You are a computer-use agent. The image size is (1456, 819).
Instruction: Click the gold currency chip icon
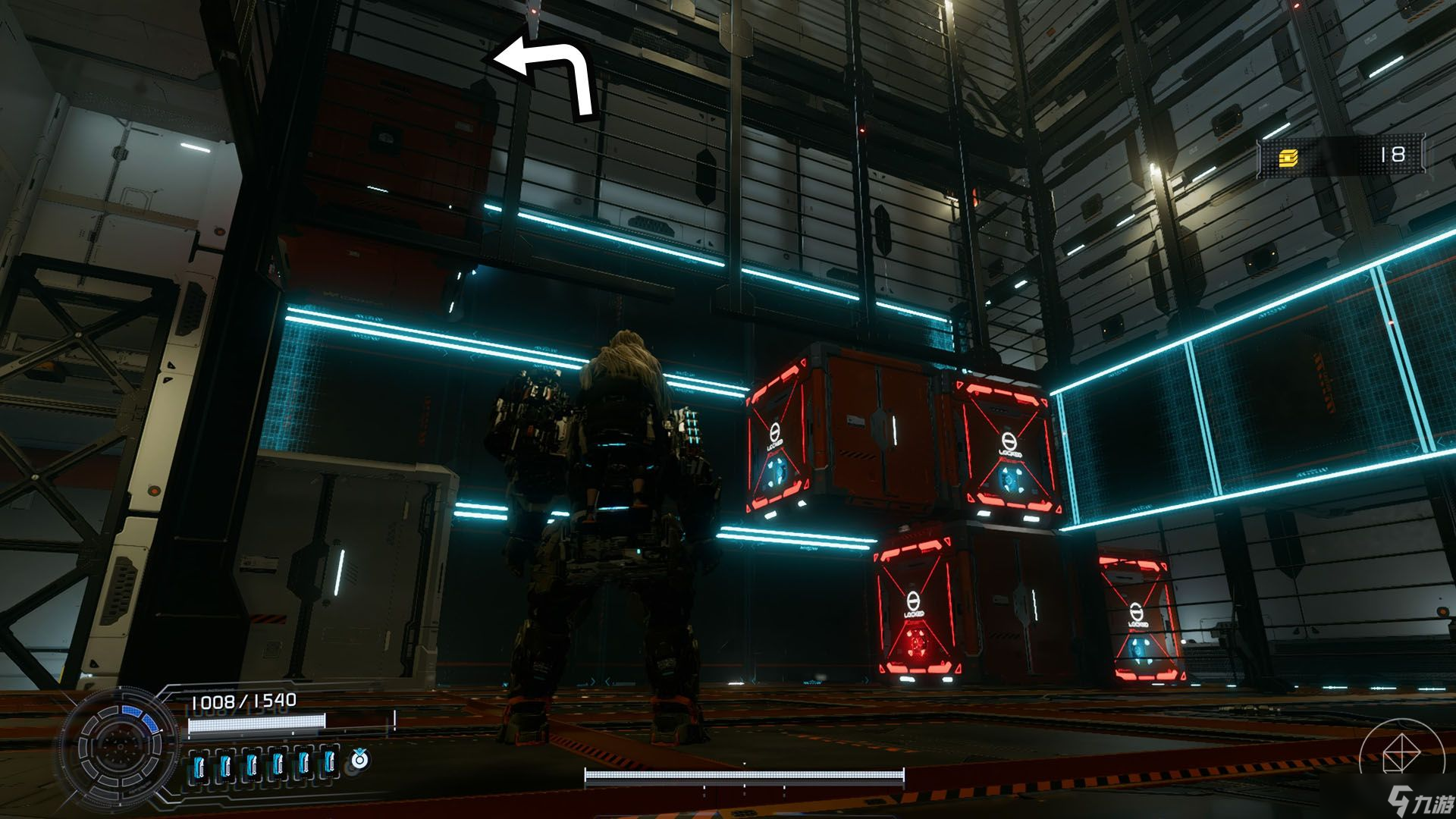click(x=1288, y=157)
